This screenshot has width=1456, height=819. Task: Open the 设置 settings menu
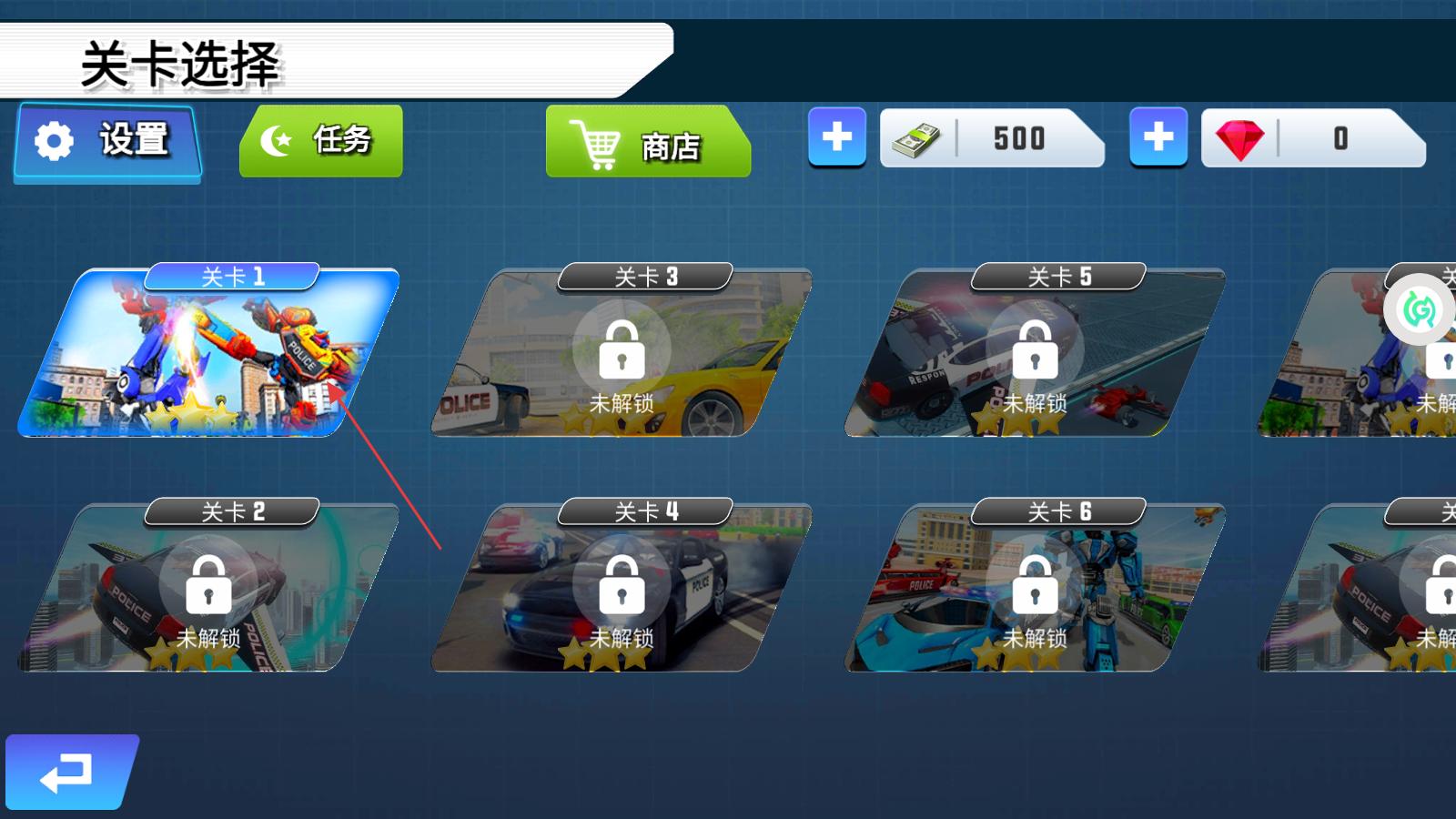107,141
